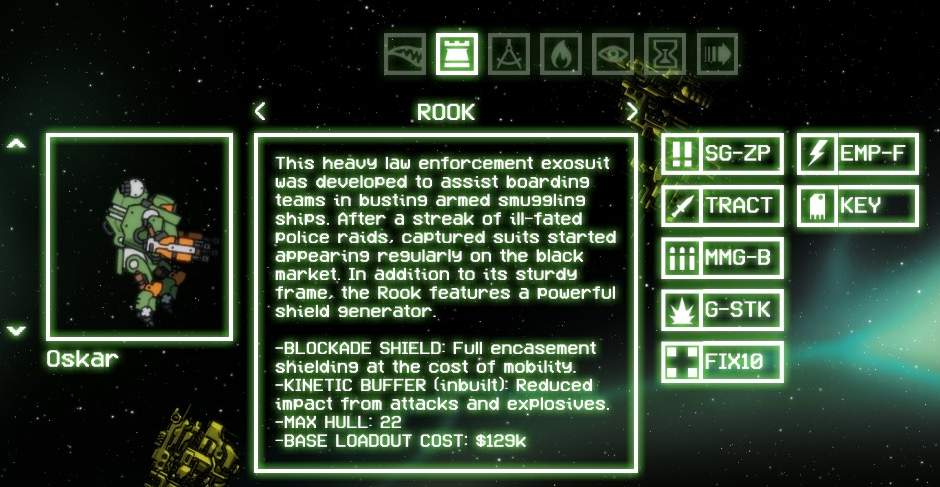The width and height of the screenshot is (940, 487).
Task: Select the hourglass exosuit class icon
Action: [x=665, y=54]
